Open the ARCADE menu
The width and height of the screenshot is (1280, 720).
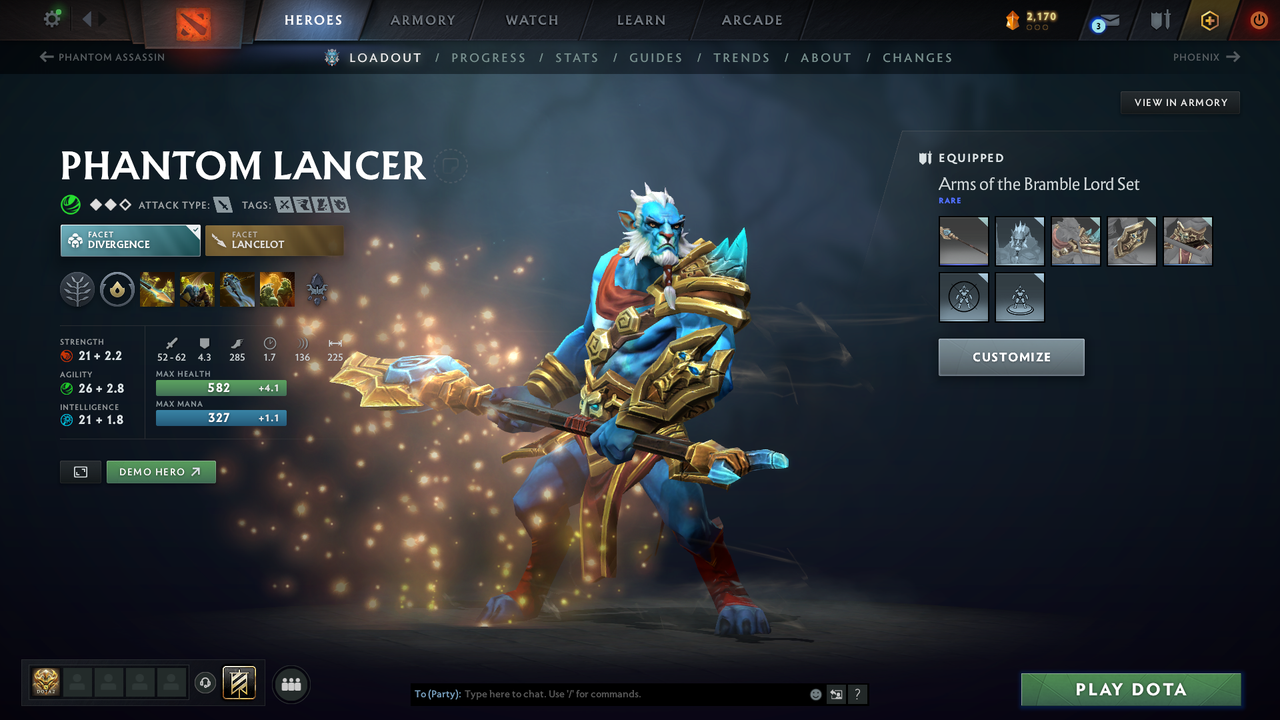click(751, 20)
